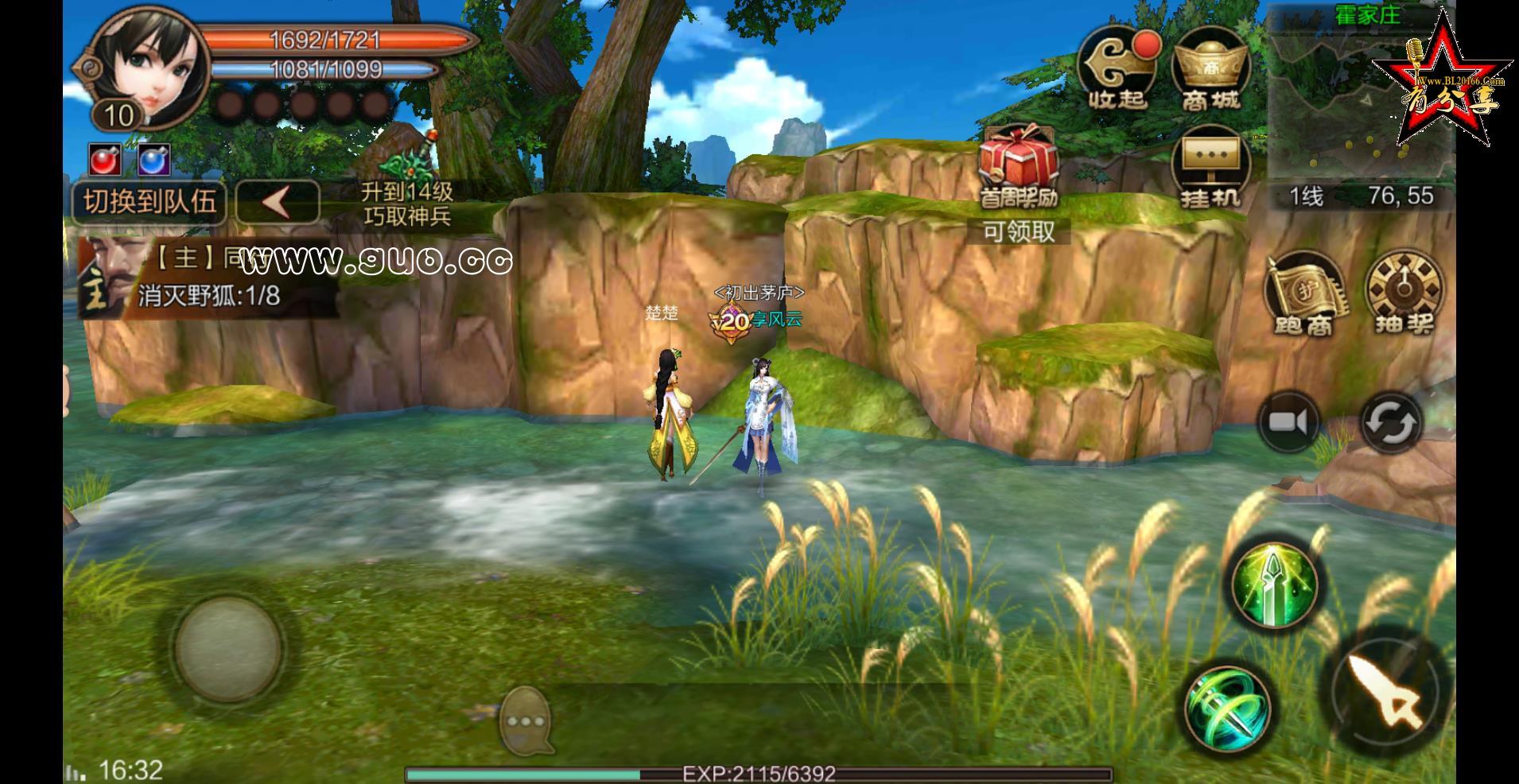Open the chat speech bubble
The height and width of the screenshot is (784, 1519).
pos(526,720)
